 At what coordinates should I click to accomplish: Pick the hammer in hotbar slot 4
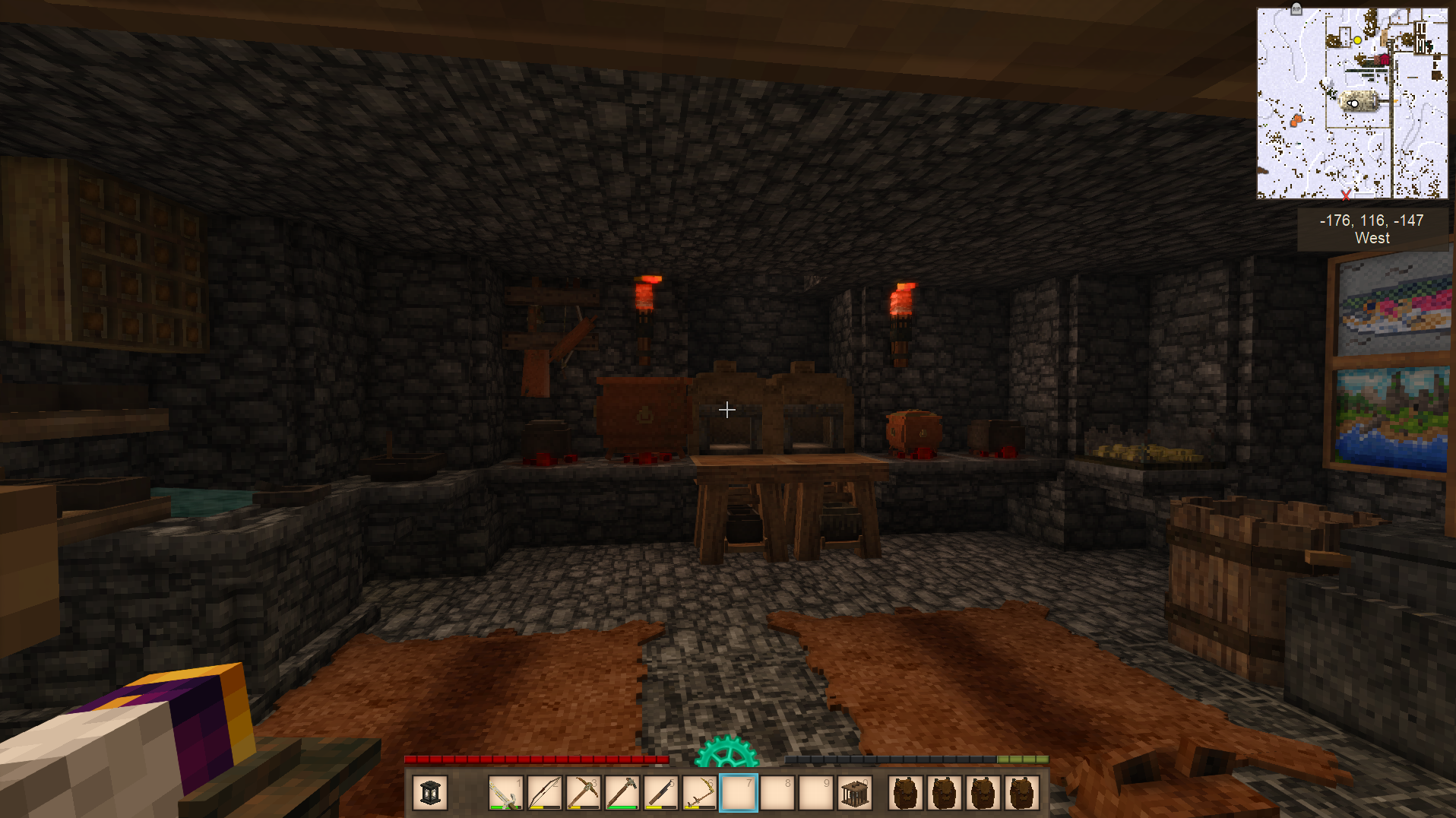pyautogui.click(x=622, y=793)
